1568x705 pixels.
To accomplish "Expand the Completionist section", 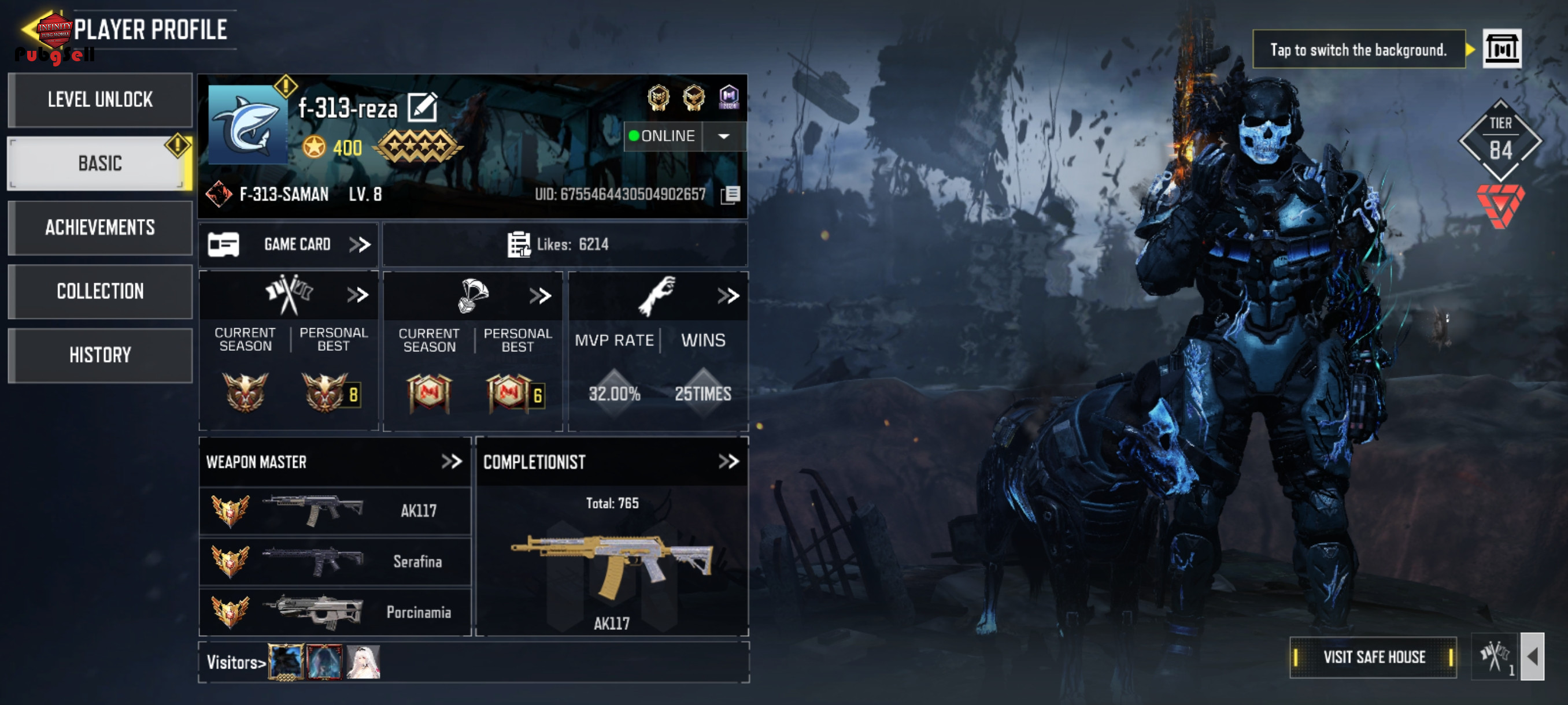I will (x=728, y=462).
